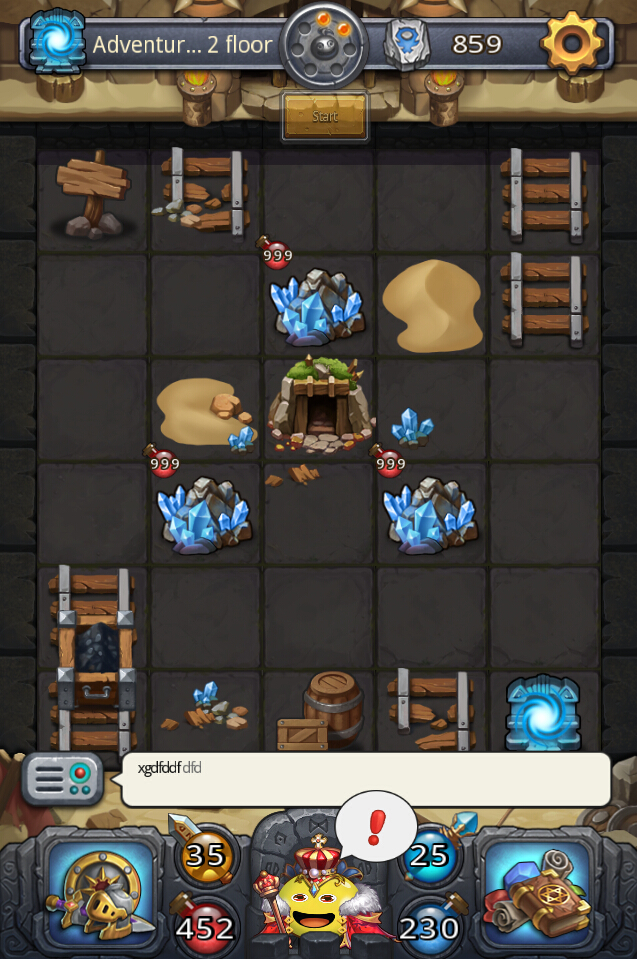
Task: Select the mine cave entrance tile
Action: click(320, 406)
